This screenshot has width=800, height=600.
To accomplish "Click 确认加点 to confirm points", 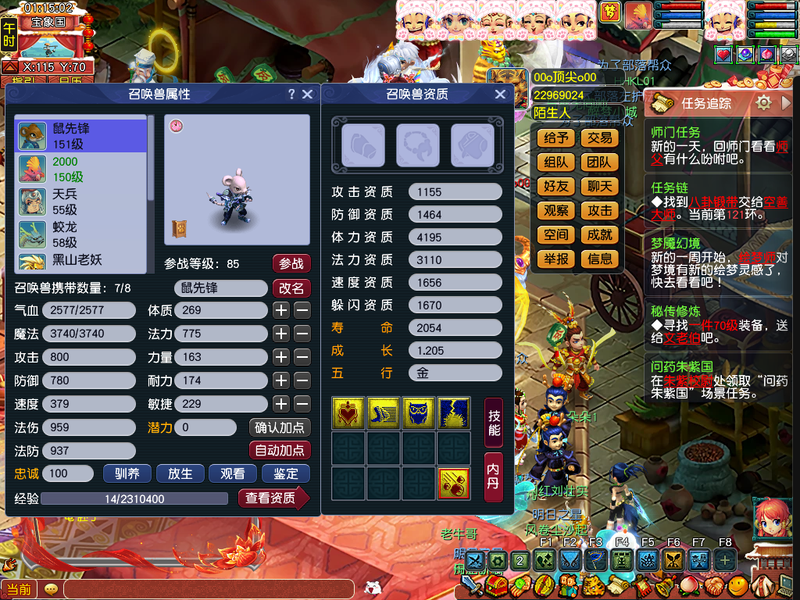I will [x=280, y=427].
